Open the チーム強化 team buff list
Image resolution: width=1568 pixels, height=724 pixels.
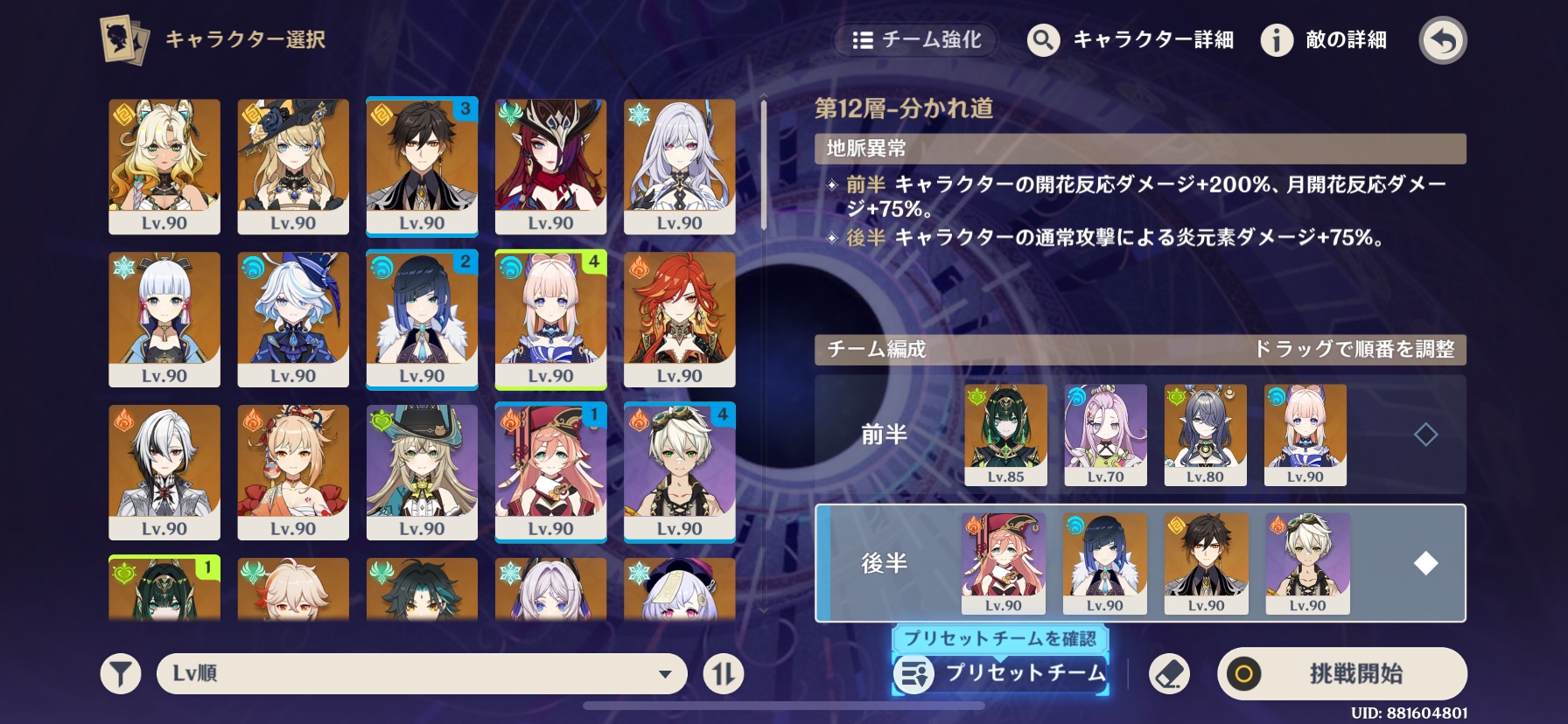[x=917, y=40]
